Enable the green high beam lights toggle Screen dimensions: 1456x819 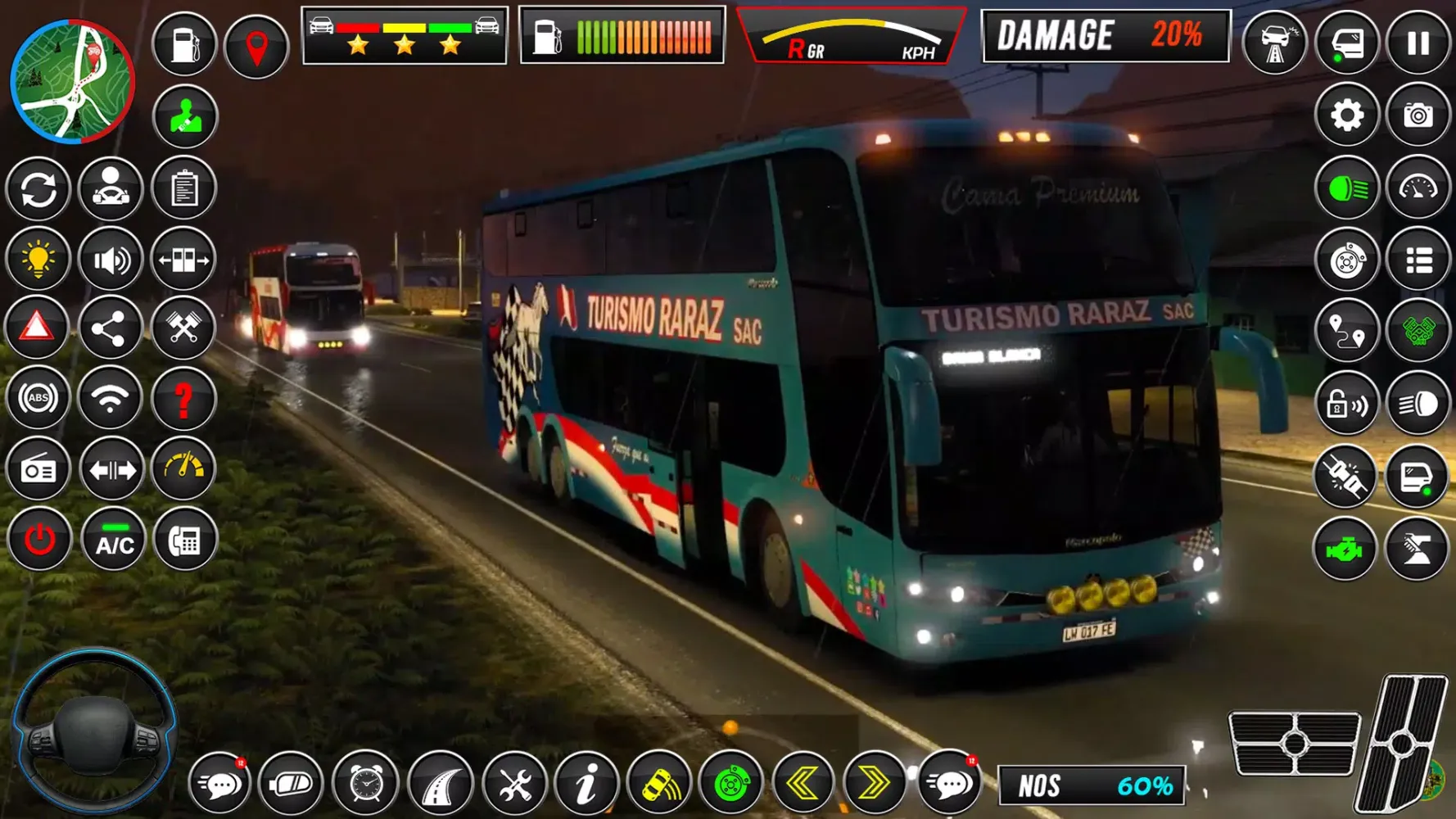tap(1345, 187)
